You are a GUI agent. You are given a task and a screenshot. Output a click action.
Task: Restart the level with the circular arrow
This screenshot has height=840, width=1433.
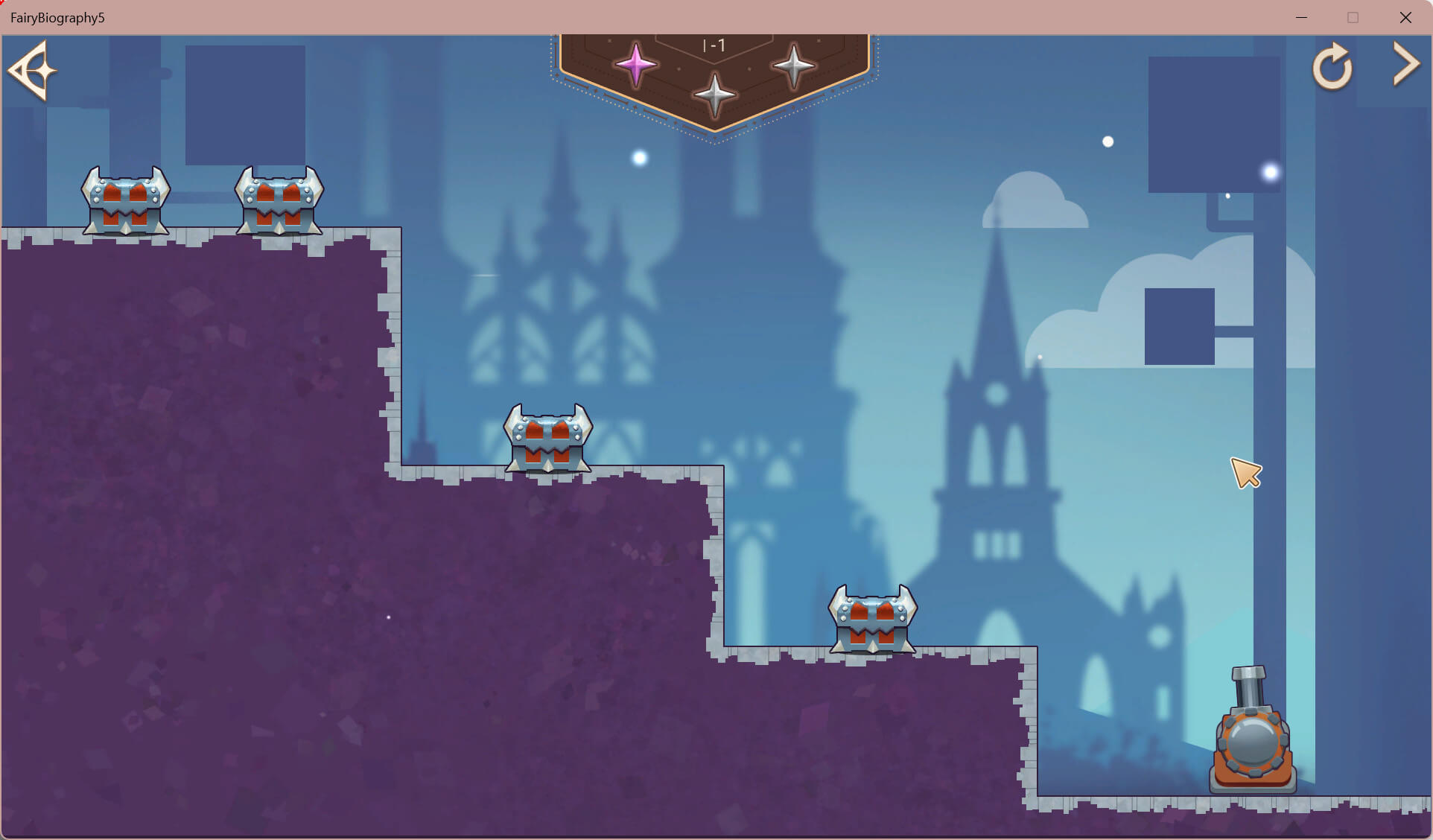(1332, 68)
